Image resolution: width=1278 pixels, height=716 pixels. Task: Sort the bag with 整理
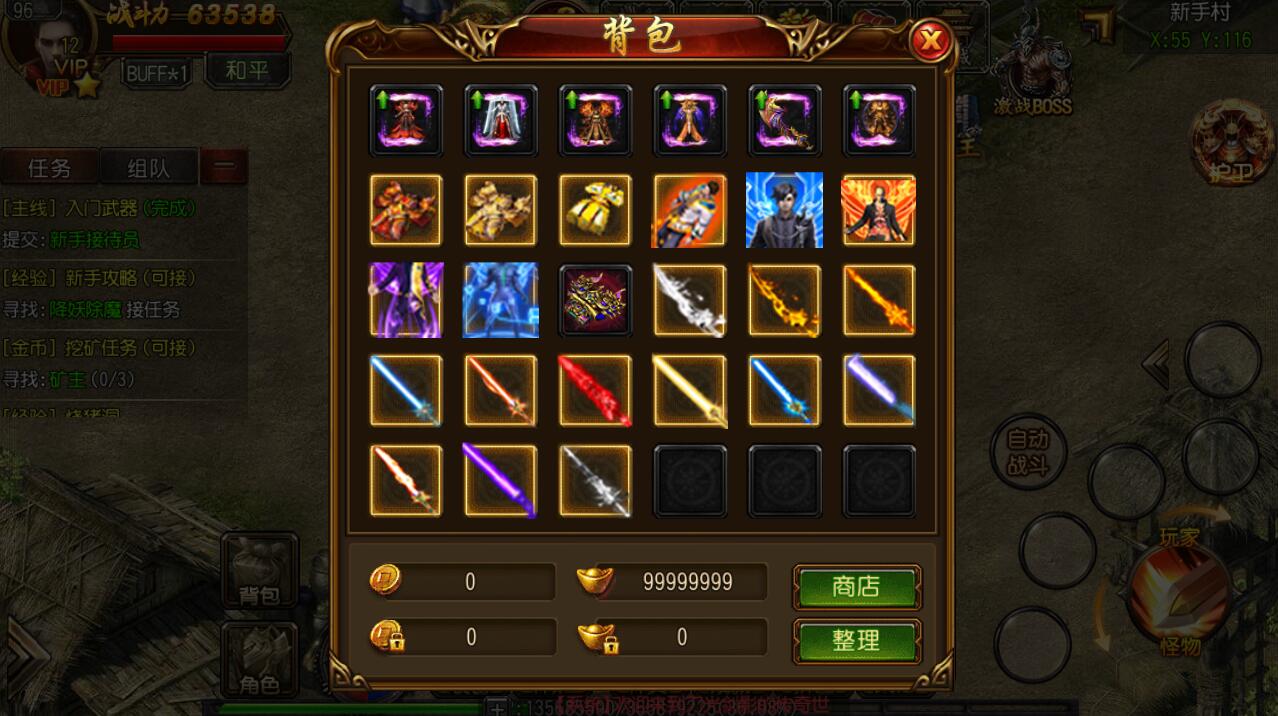click(856, 641)
